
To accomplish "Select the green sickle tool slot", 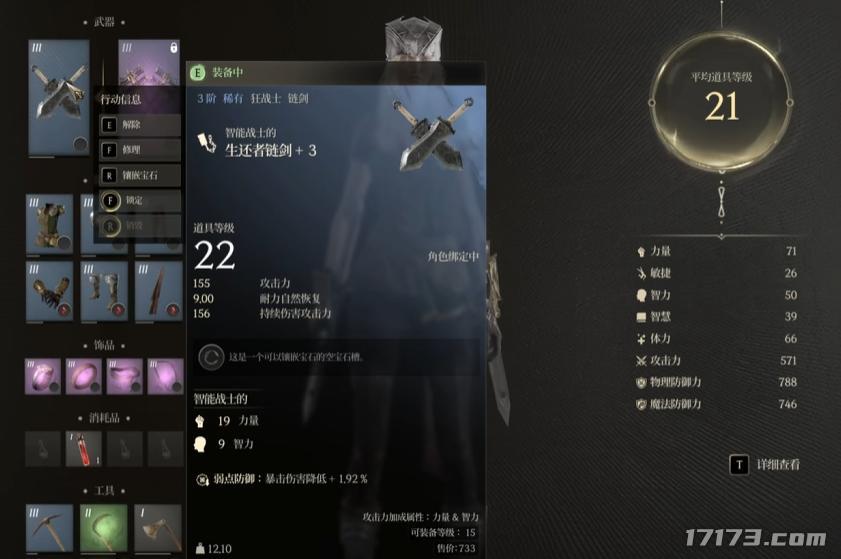I will tap(104, 526).
